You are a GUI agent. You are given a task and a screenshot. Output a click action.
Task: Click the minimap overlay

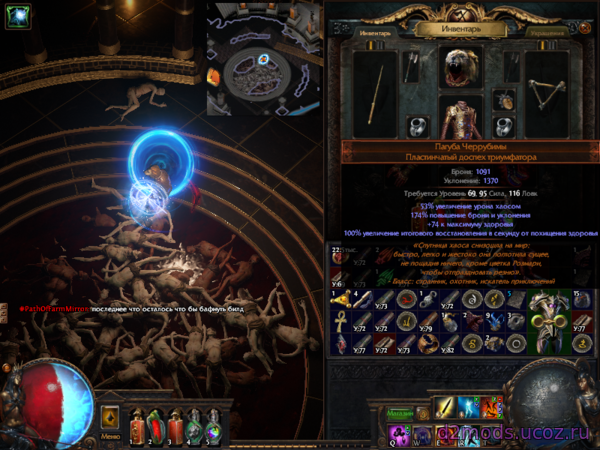pyautogui.click(x=263, y=60)
